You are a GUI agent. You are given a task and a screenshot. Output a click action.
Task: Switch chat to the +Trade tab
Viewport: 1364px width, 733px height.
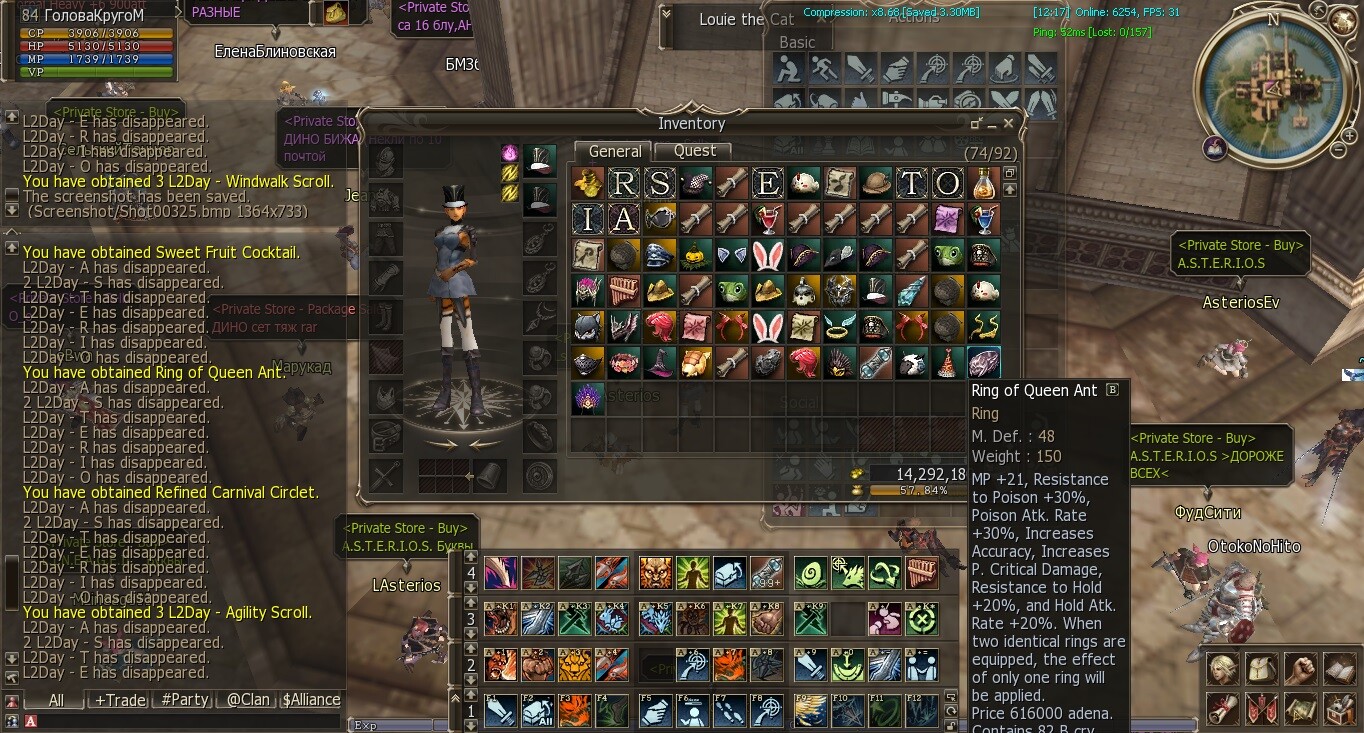[120, 700]
